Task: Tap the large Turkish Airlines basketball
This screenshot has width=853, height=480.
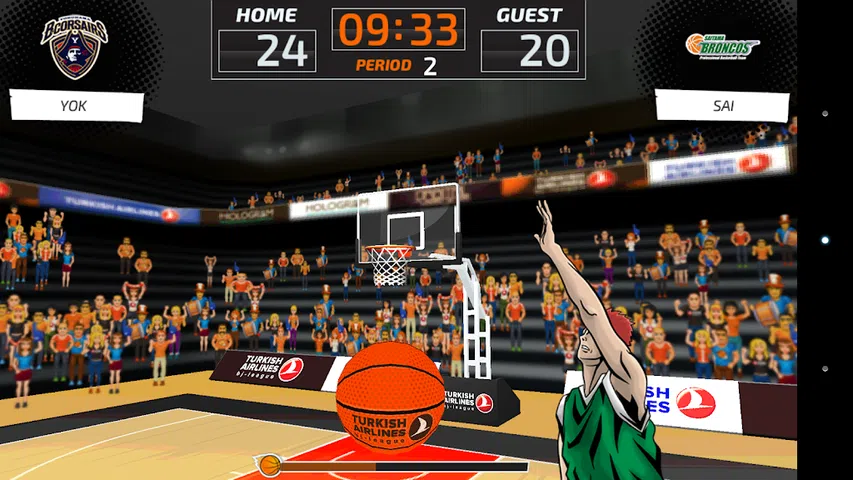Action: coord(390,396)
